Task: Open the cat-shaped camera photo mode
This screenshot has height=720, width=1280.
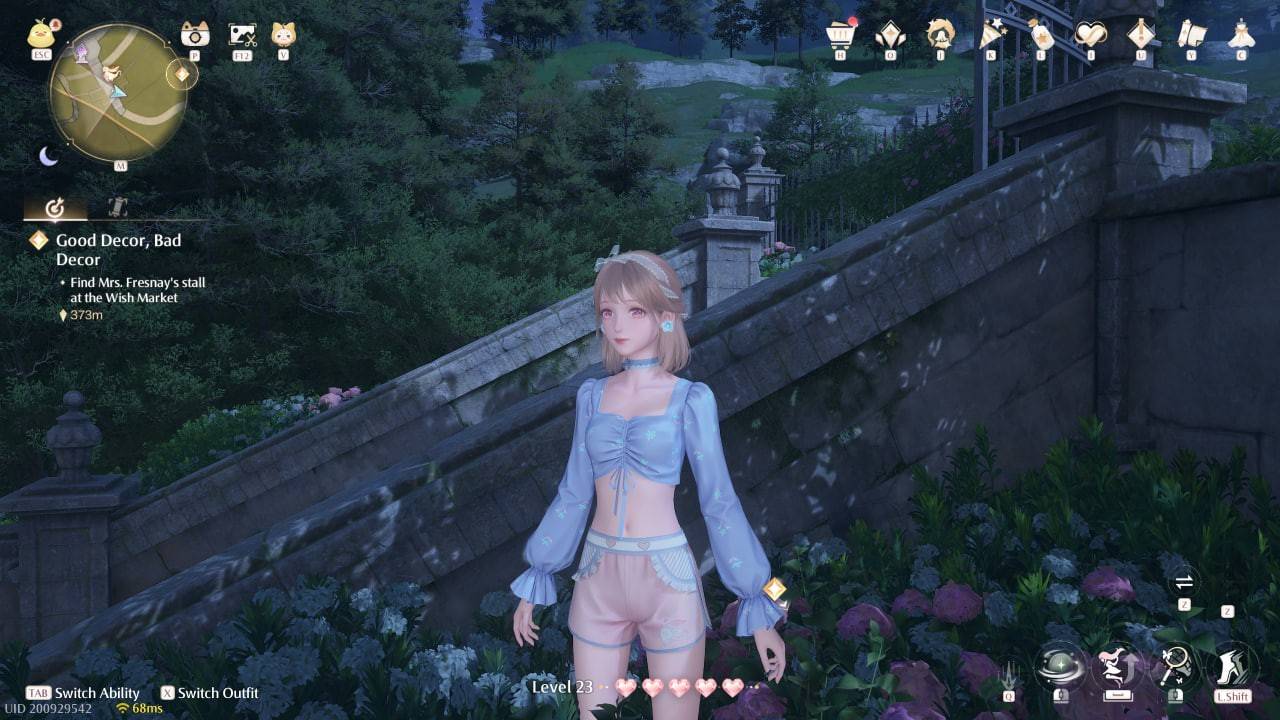Action: [x=195, y=35]
